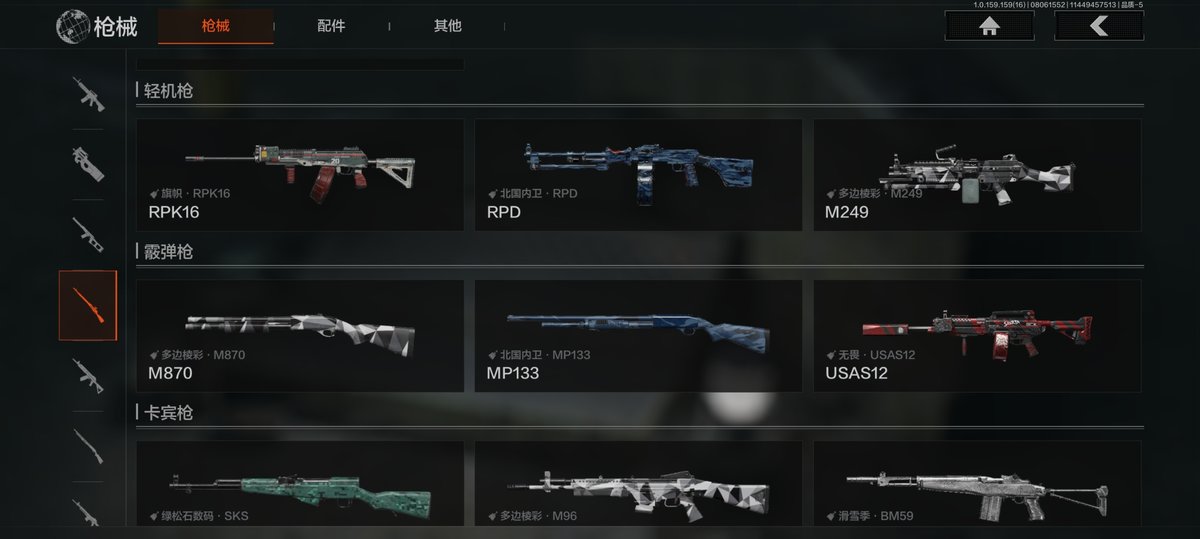Choose the MP133 shotgun card

pos(638,335)
